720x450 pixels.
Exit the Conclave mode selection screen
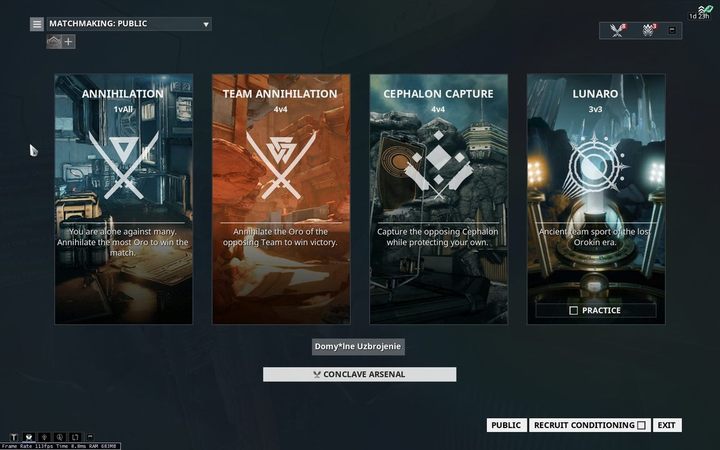[667, 425]
